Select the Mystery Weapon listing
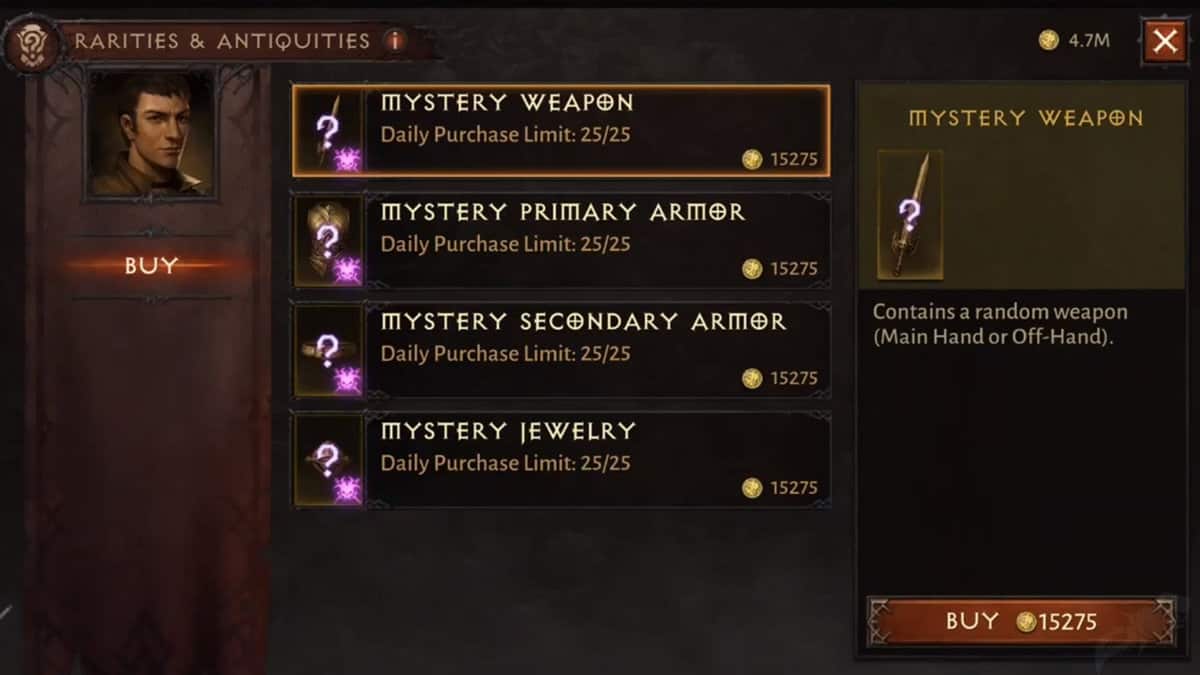Screen dimensions: 1200x675 (x=560, y=131)
